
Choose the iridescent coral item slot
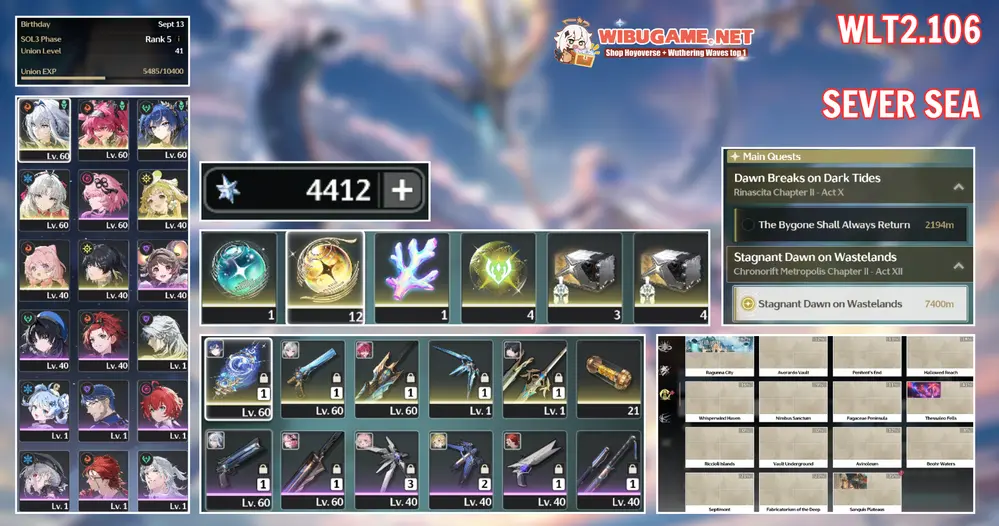click(412, 273)
